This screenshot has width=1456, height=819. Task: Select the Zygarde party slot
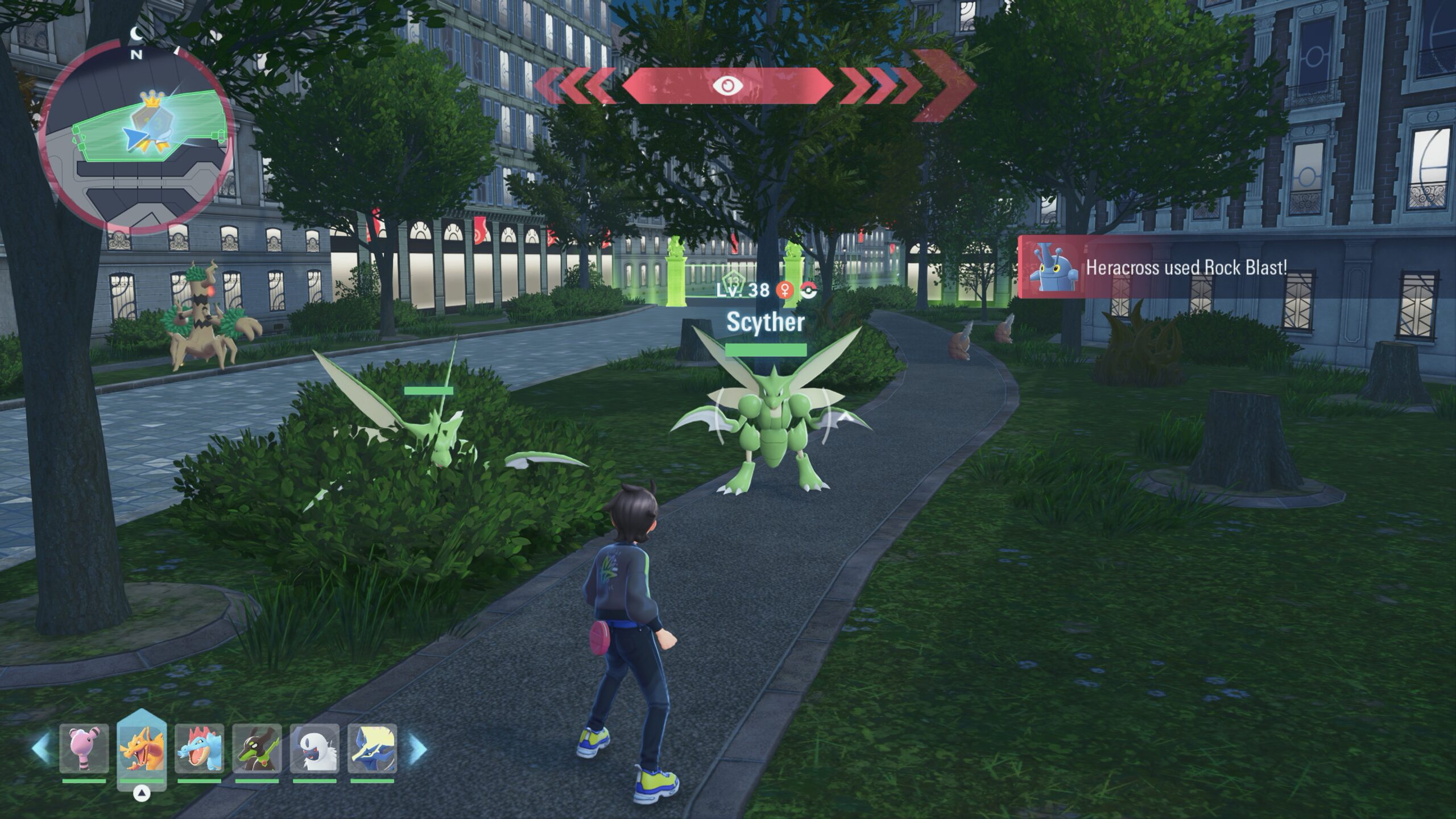(257, 748)
